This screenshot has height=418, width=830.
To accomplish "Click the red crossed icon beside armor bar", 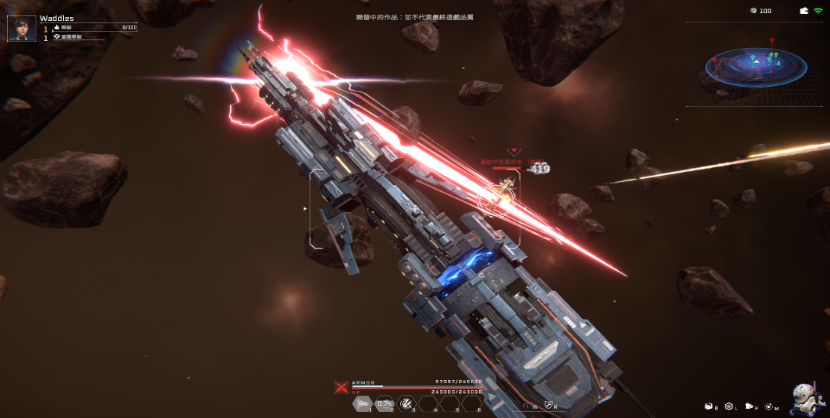I will pyautogui.click(x=342, y=386).
